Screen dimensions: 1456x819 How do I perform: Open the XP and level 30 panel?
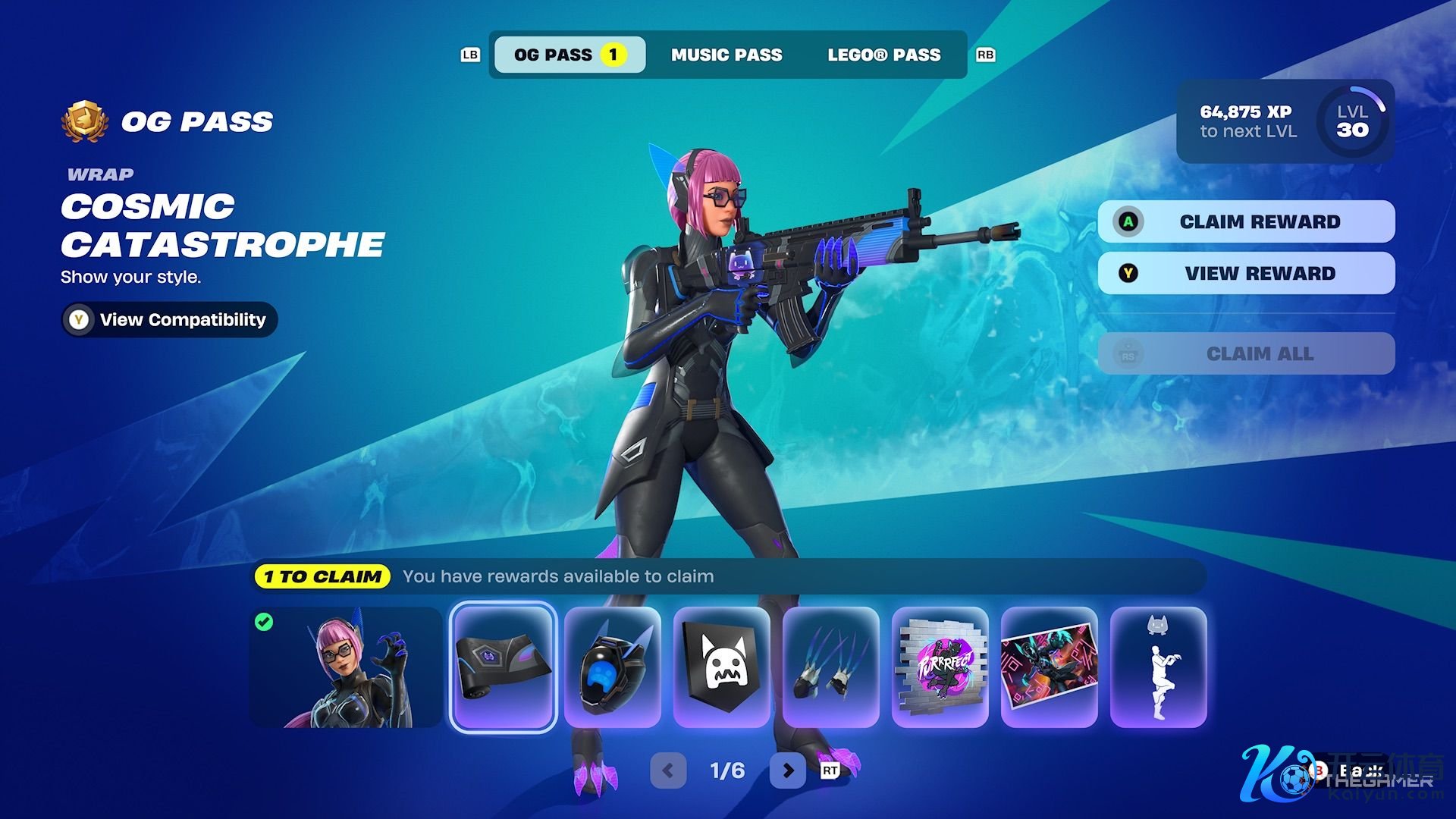click(1285, 121)
